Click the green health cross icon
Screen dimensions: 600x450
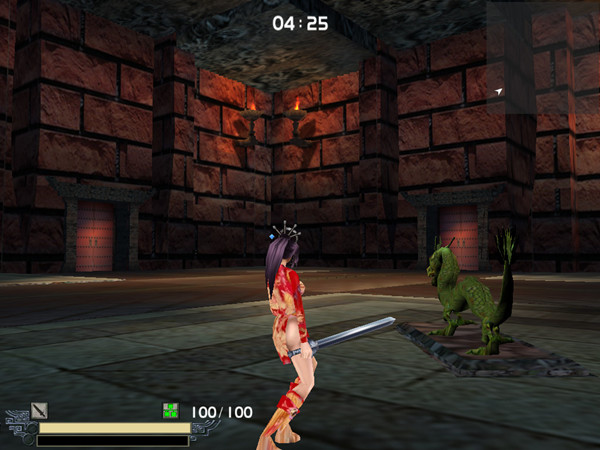click(171, 411)
